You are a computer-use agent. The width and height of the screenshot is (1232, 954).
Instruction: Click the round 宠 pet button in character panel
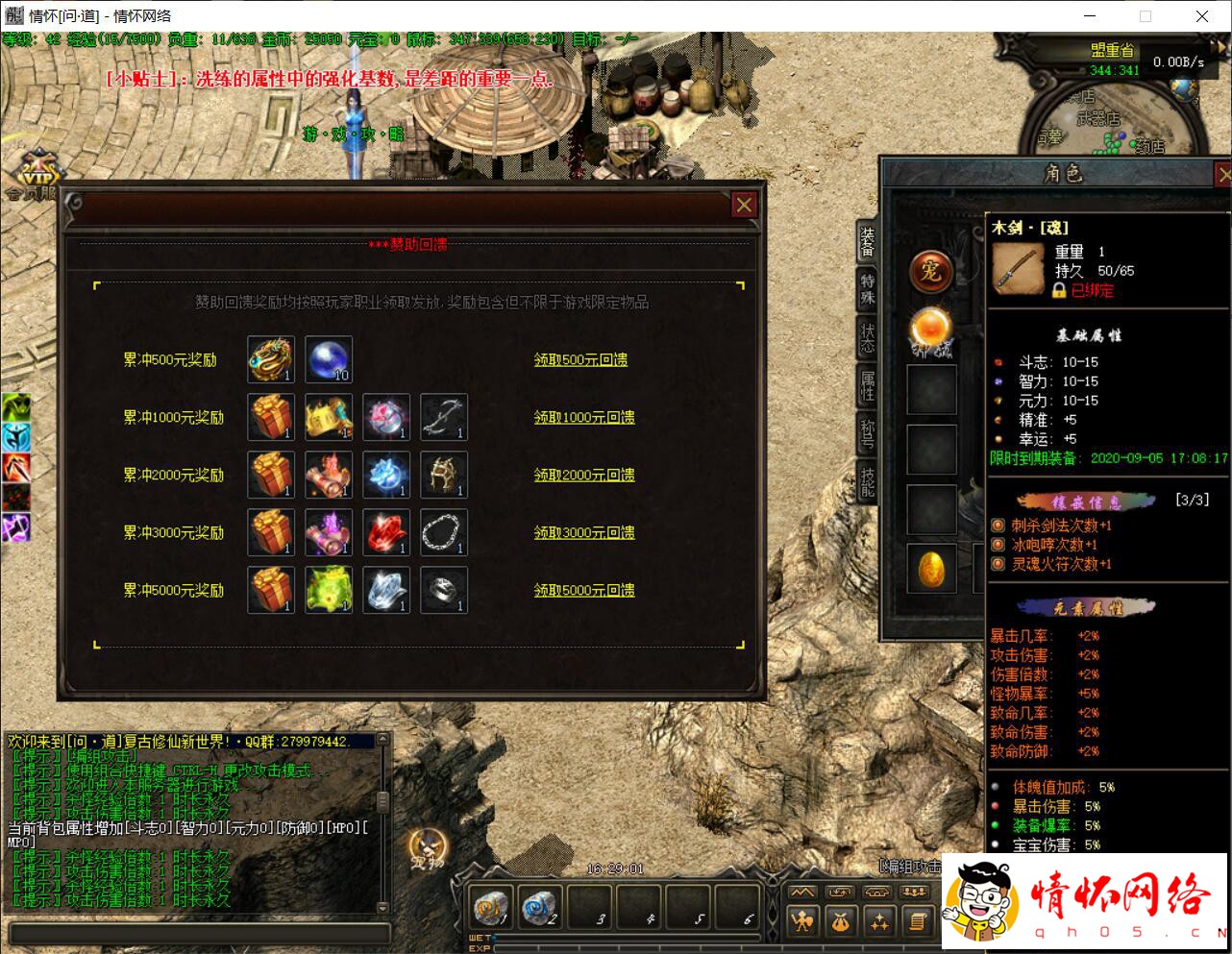(x=930, y=272)
